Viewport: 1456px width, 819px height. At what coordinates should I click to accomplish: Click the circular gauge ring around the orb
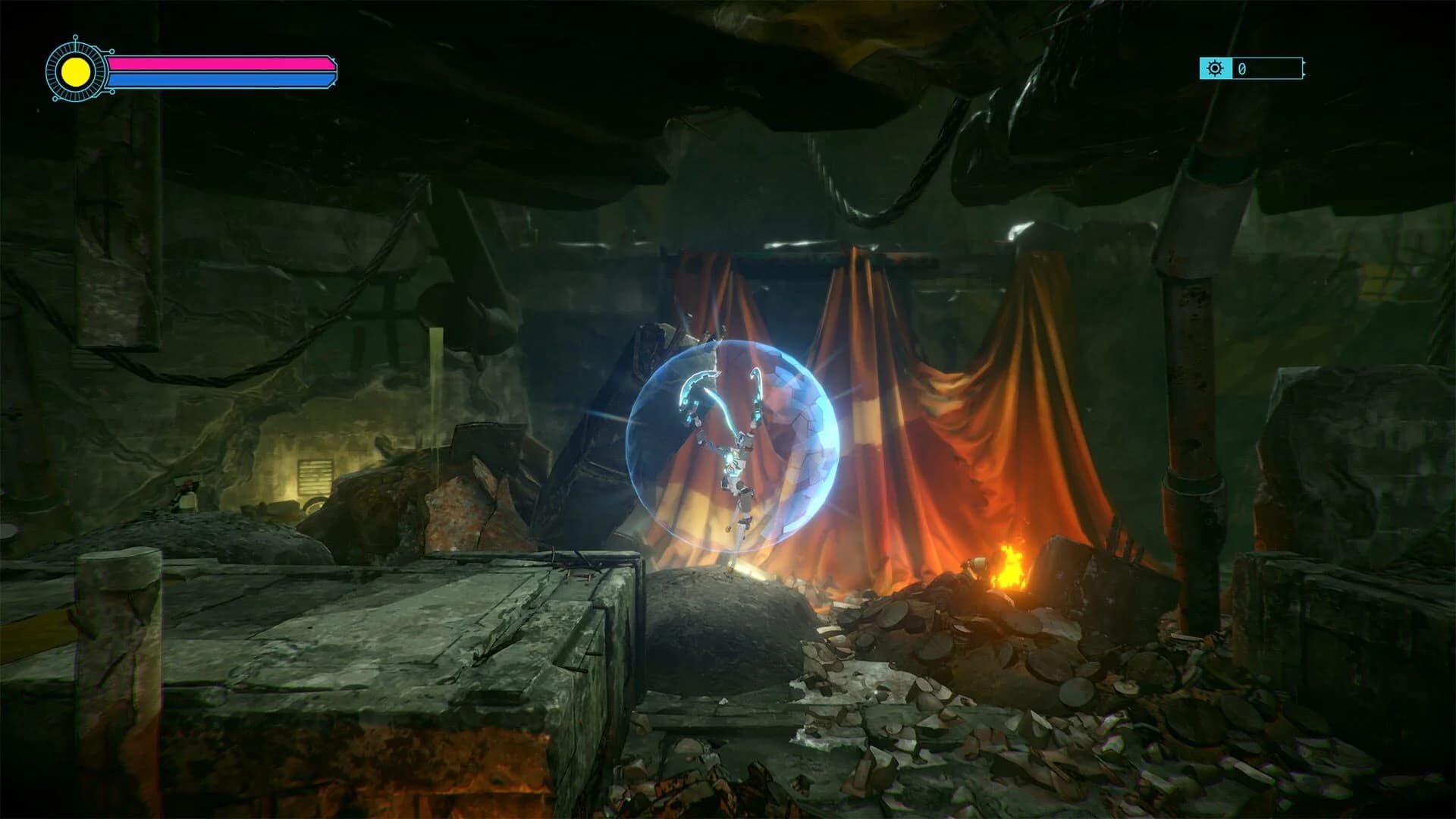(76, 47)
